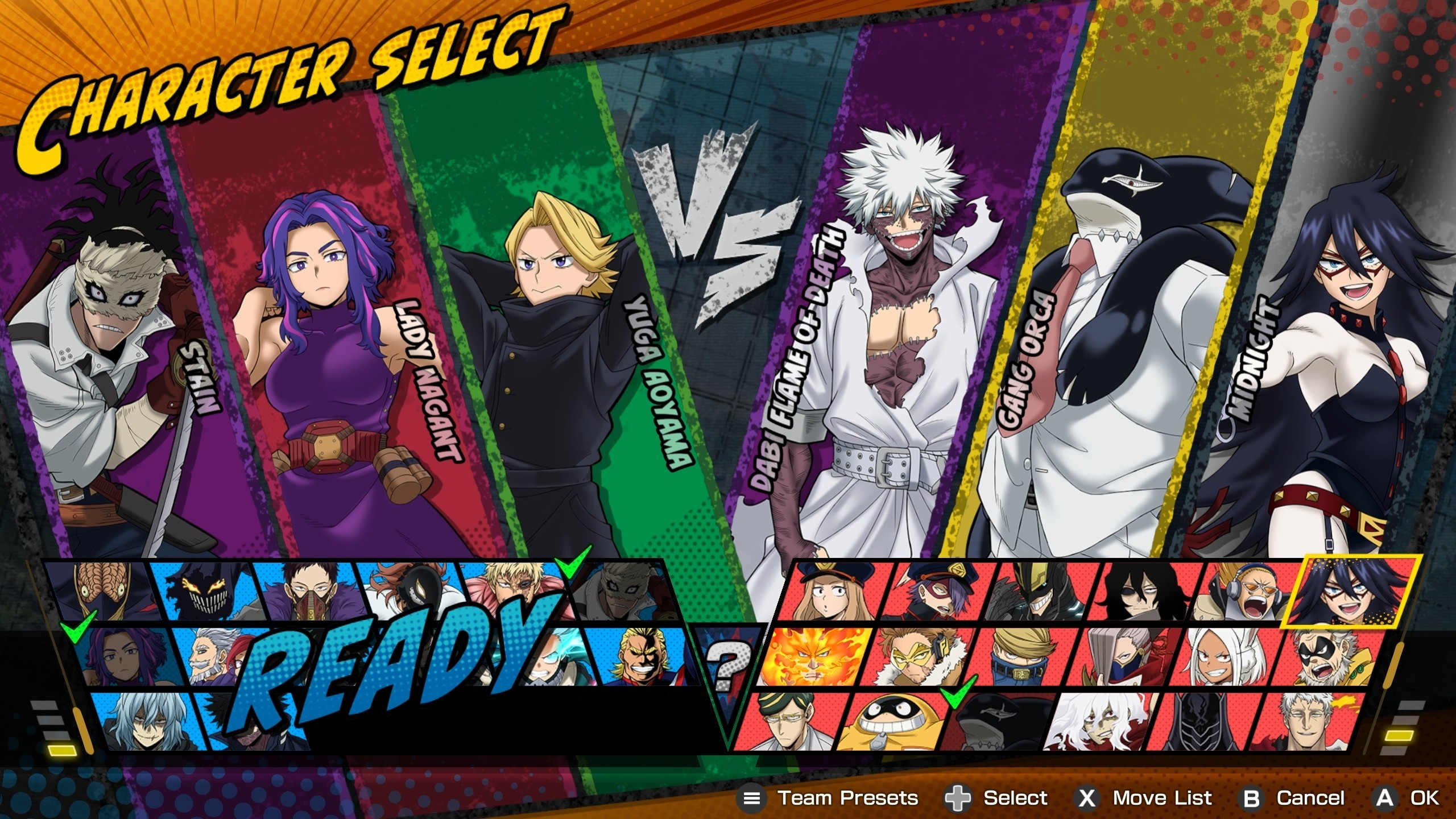Select the Aizawa portrait tile
The width and height of the screenshot is (1456, 819).
click(1137, 591)
